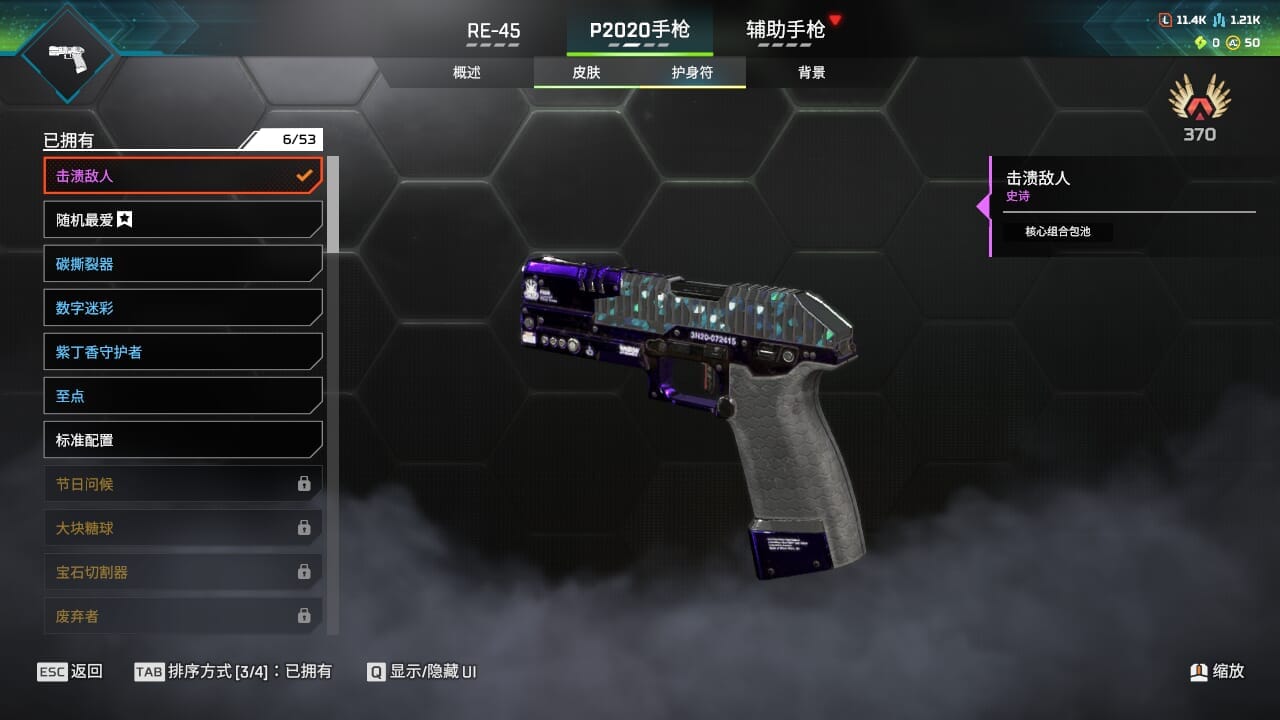Select the 紫丁香守护者 skin
The height and width of the screenshot is (720, 1280).
coord(183,352)
